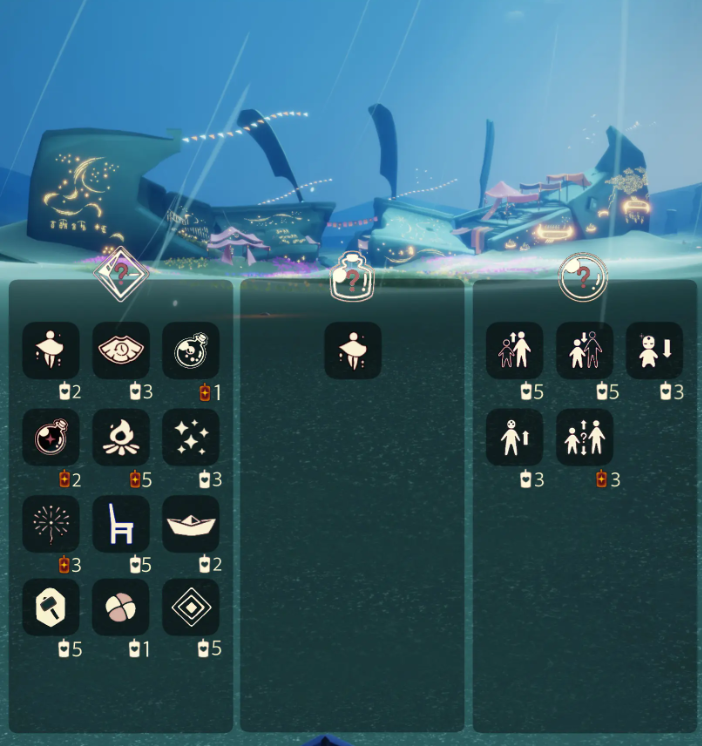Select the item priced at 2 candles
This screenshot has height=746, width=702.
click(x=51, y=350)
